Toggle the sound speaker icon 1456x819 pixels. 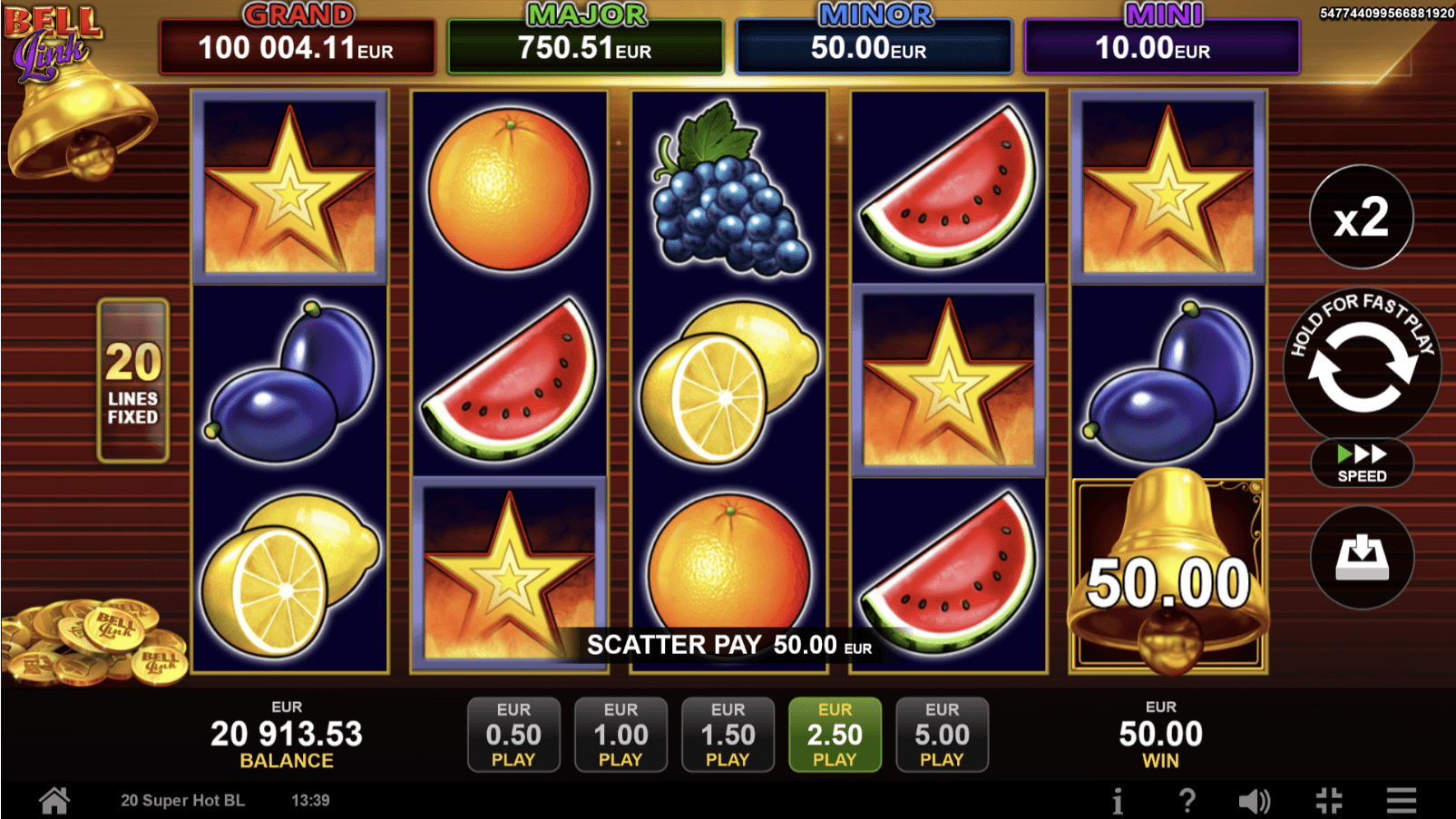coord(1255,801)
